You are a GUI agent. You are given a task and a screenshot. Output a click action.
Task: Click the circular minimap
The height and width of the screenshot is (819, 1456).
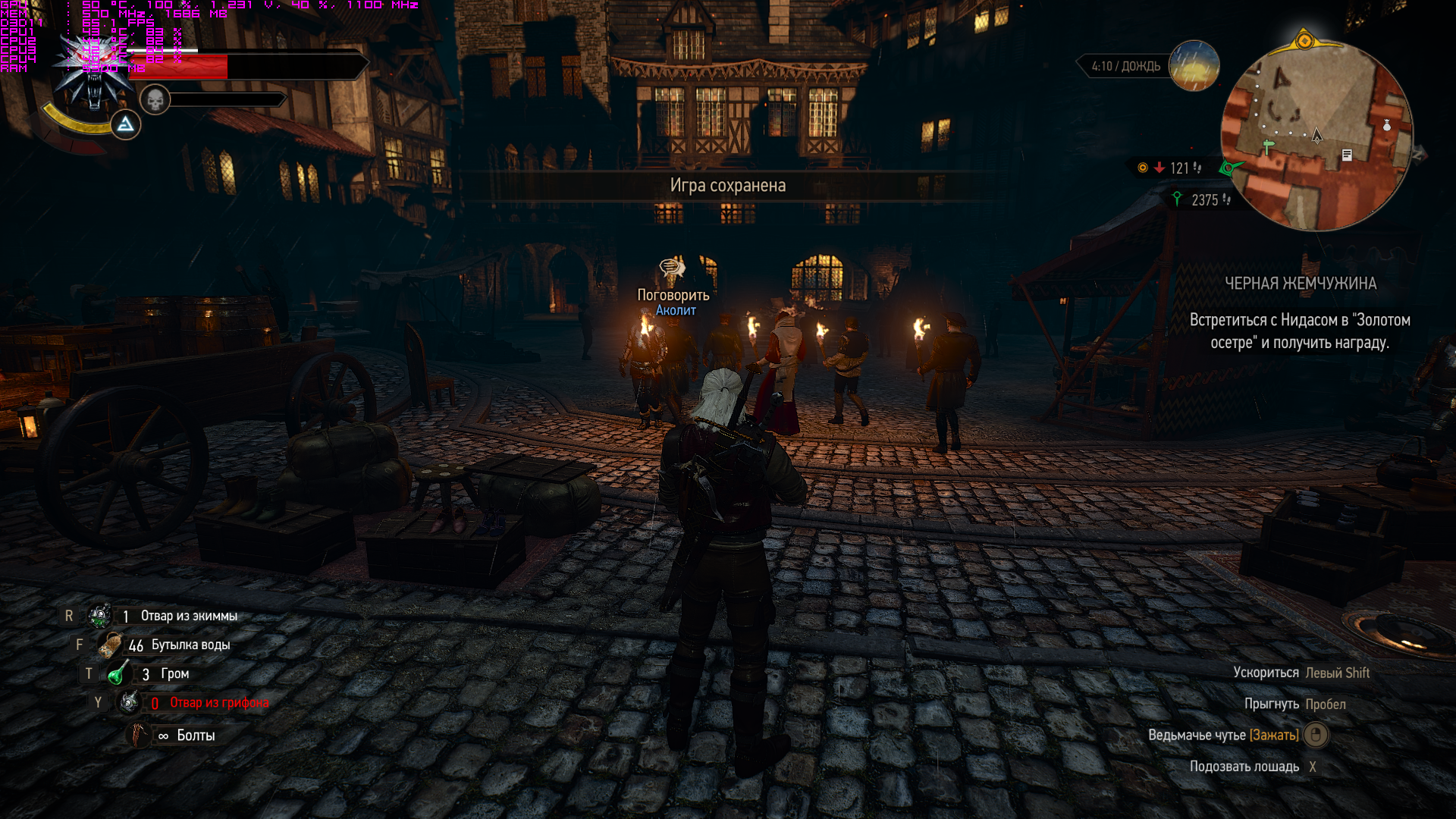coord(1316,136)
